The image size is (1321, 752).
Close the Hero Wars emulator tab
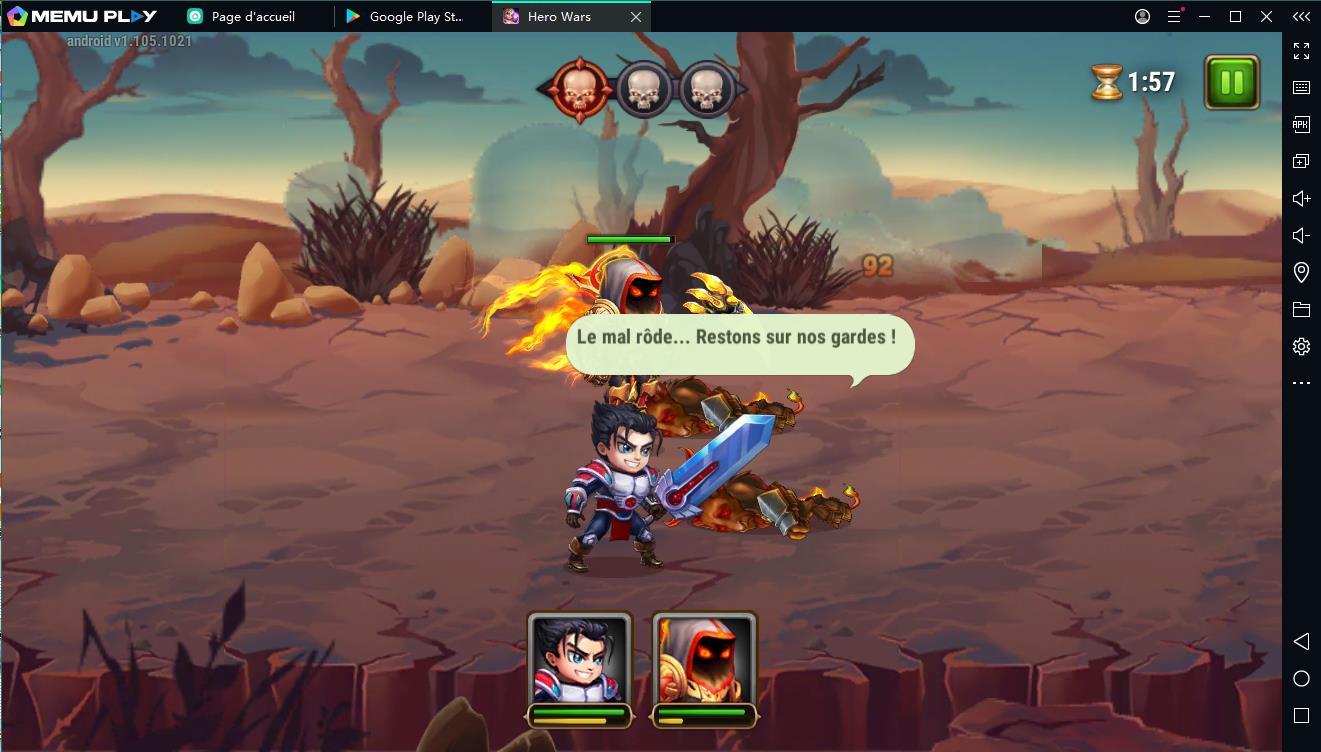coord(636,17)
